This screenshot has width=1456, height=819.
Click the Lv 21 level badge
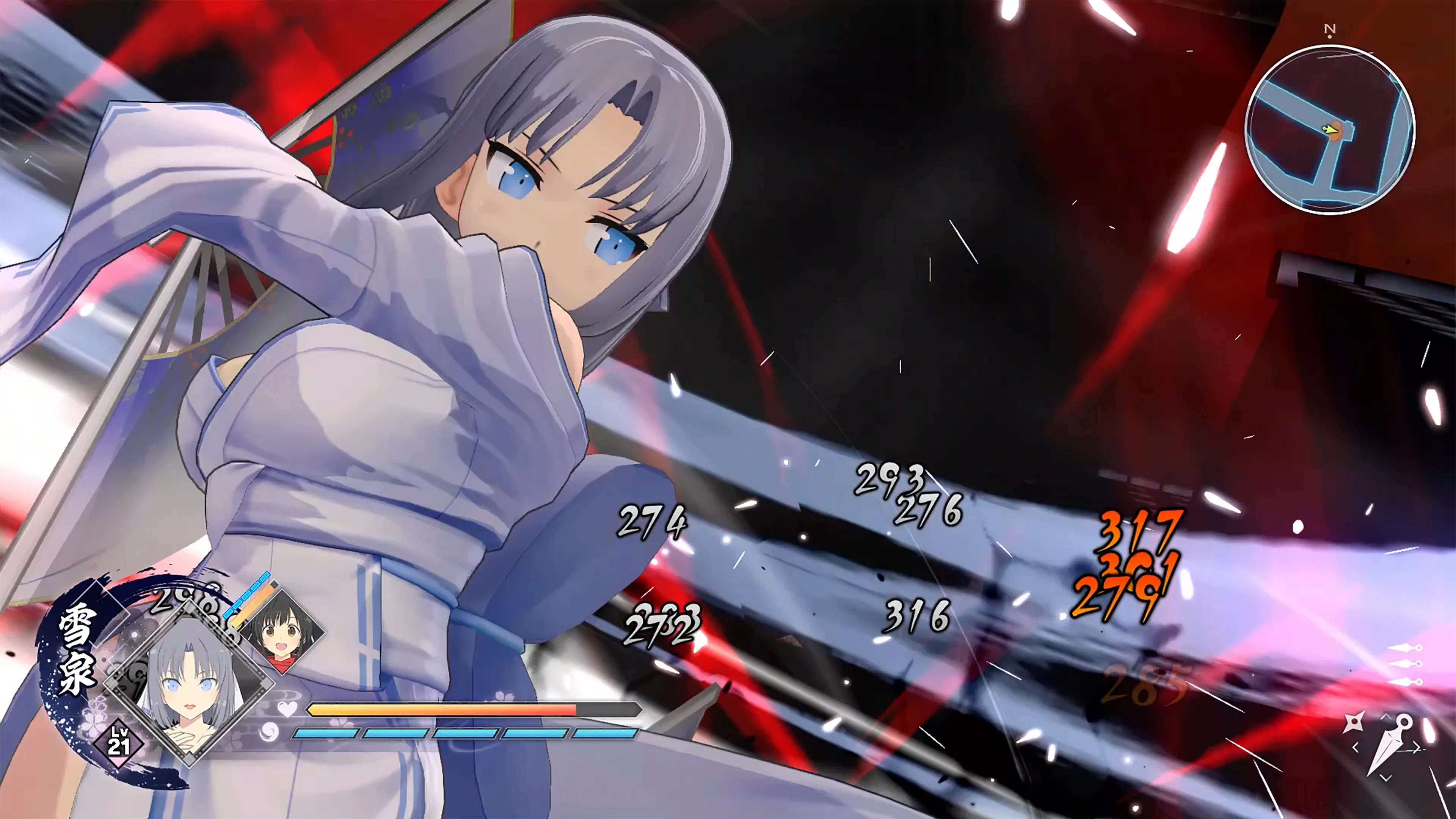[x=121, y=742]
